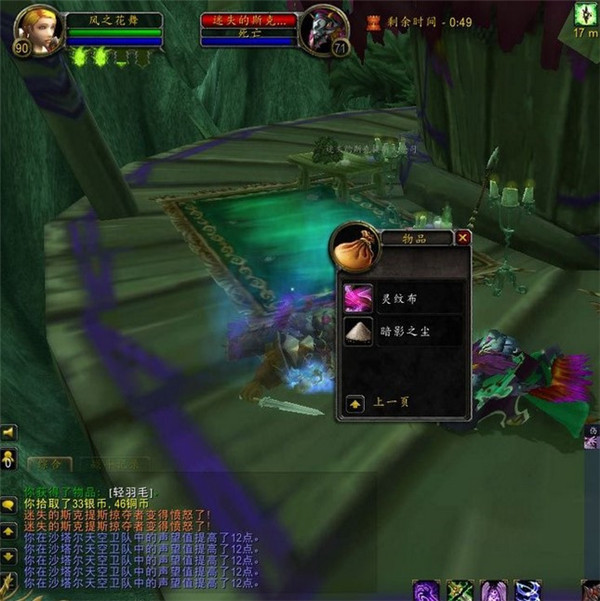Viewport: 600px width, 601px height.
Task: Activate the green crossed-weapons ability
Action: pyautogui.click(x=460, y=591)
